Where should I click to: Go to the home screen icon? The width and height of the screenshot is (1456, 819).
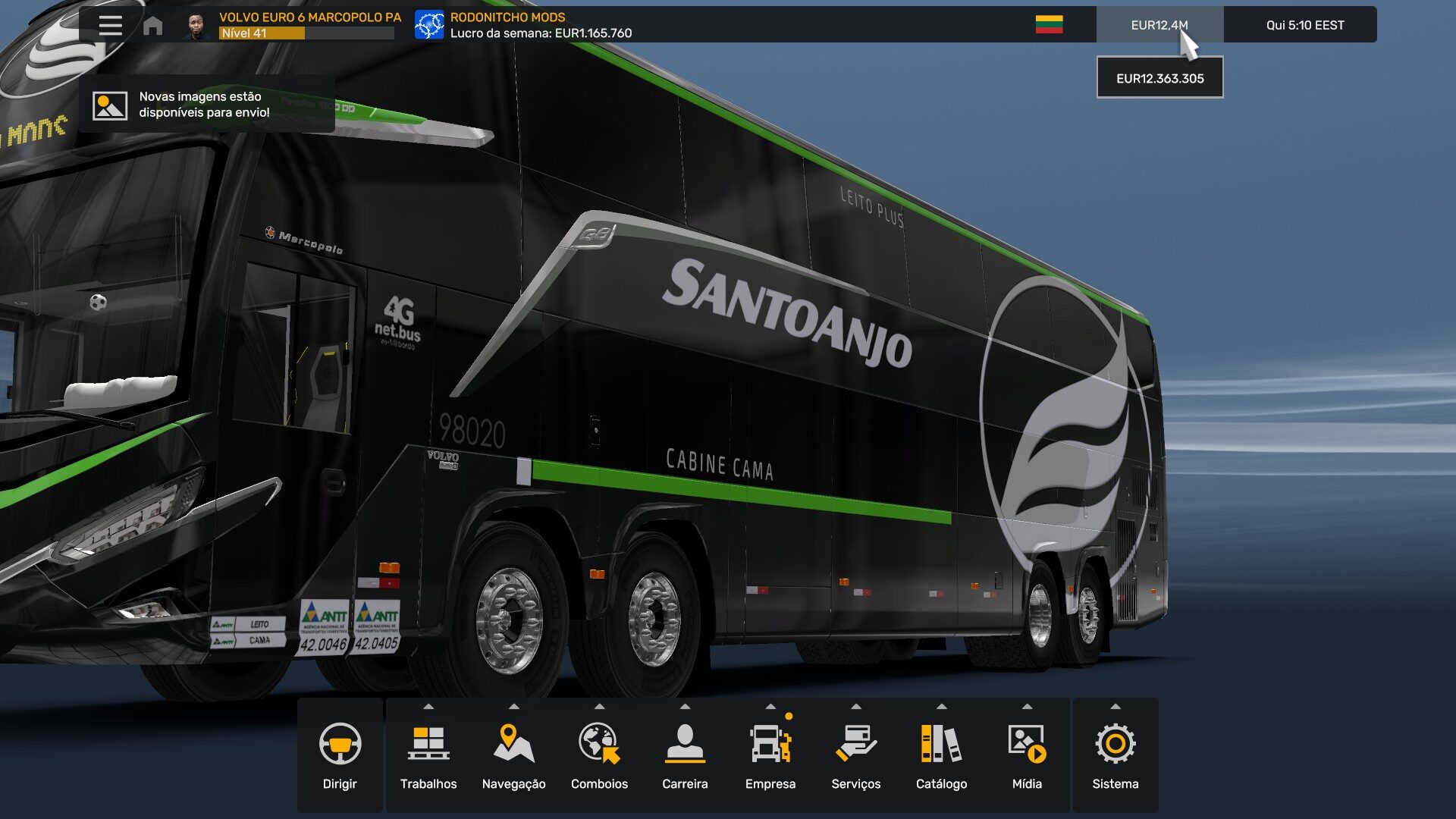(x=152, y=26)
